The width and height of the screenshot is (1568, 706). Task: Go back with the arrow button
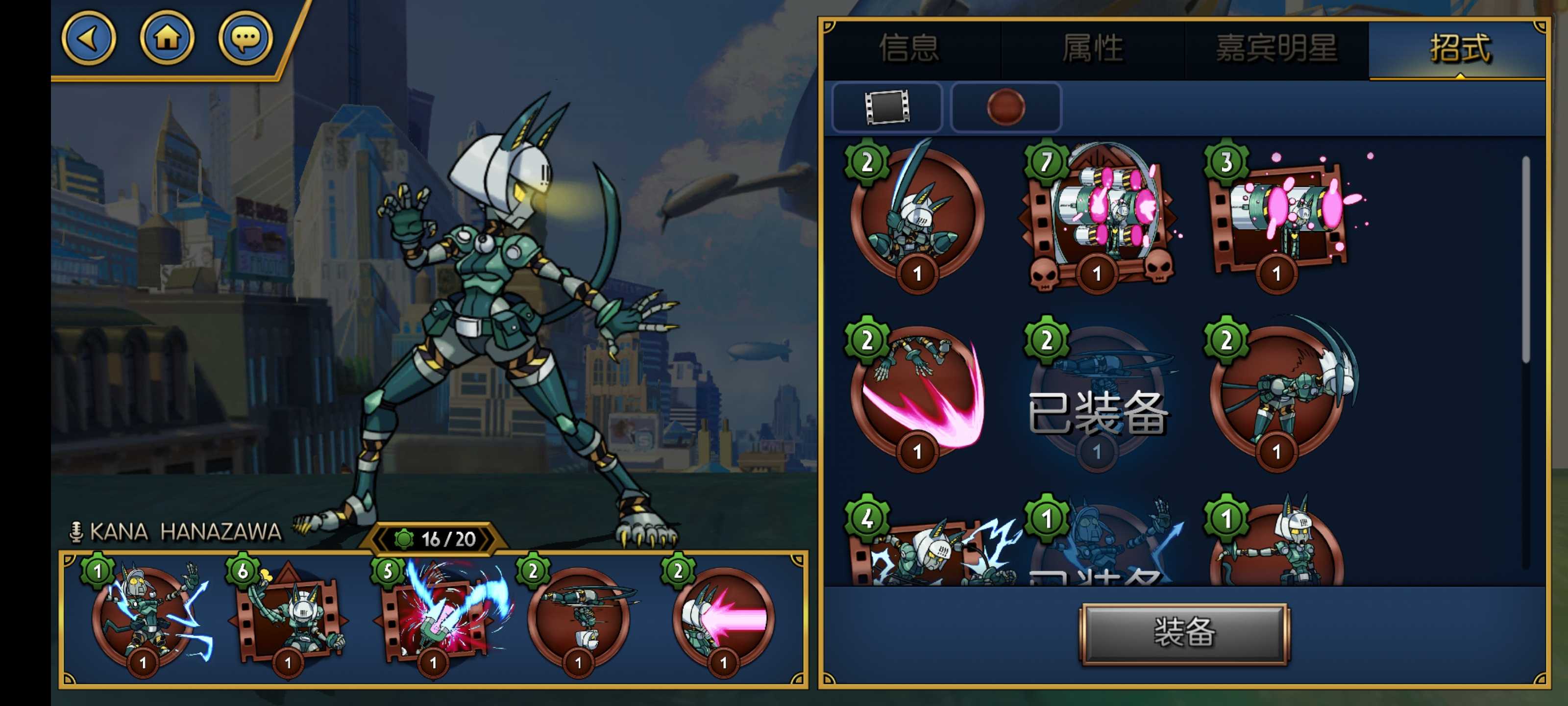click(89, 38)
